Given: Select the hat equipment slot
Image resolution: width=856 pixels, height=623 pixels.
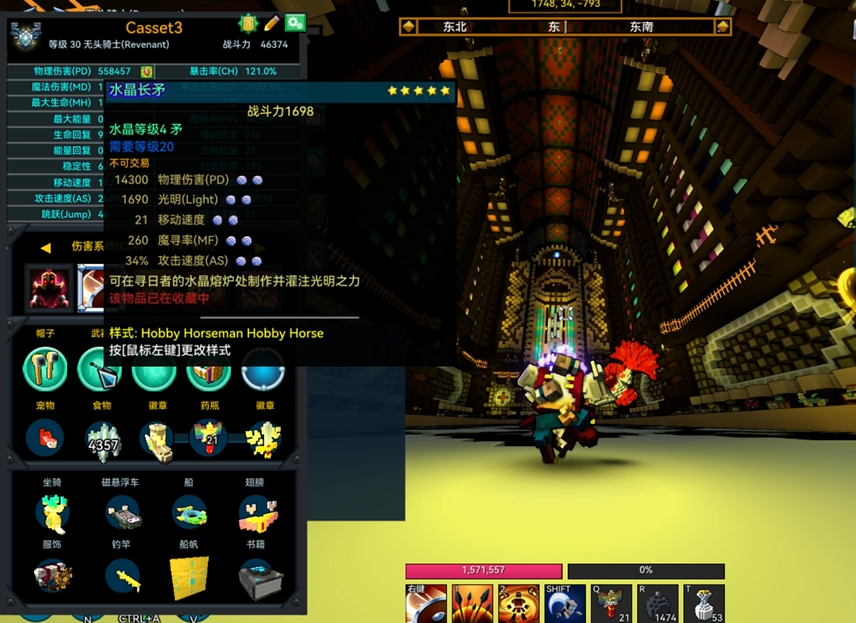Looking at the screenshot, I should 45,368.
